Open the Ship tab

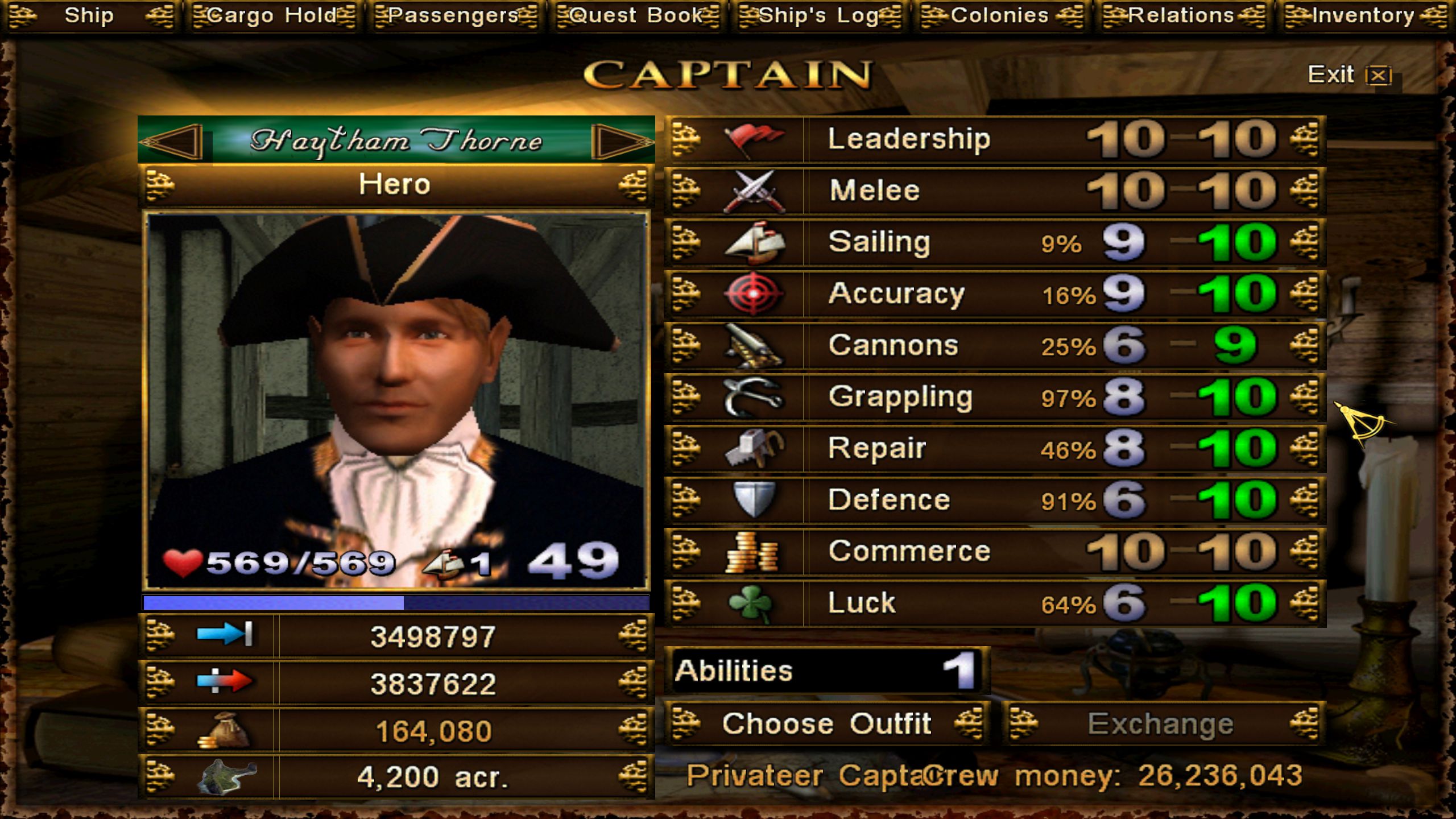[89, 15]
